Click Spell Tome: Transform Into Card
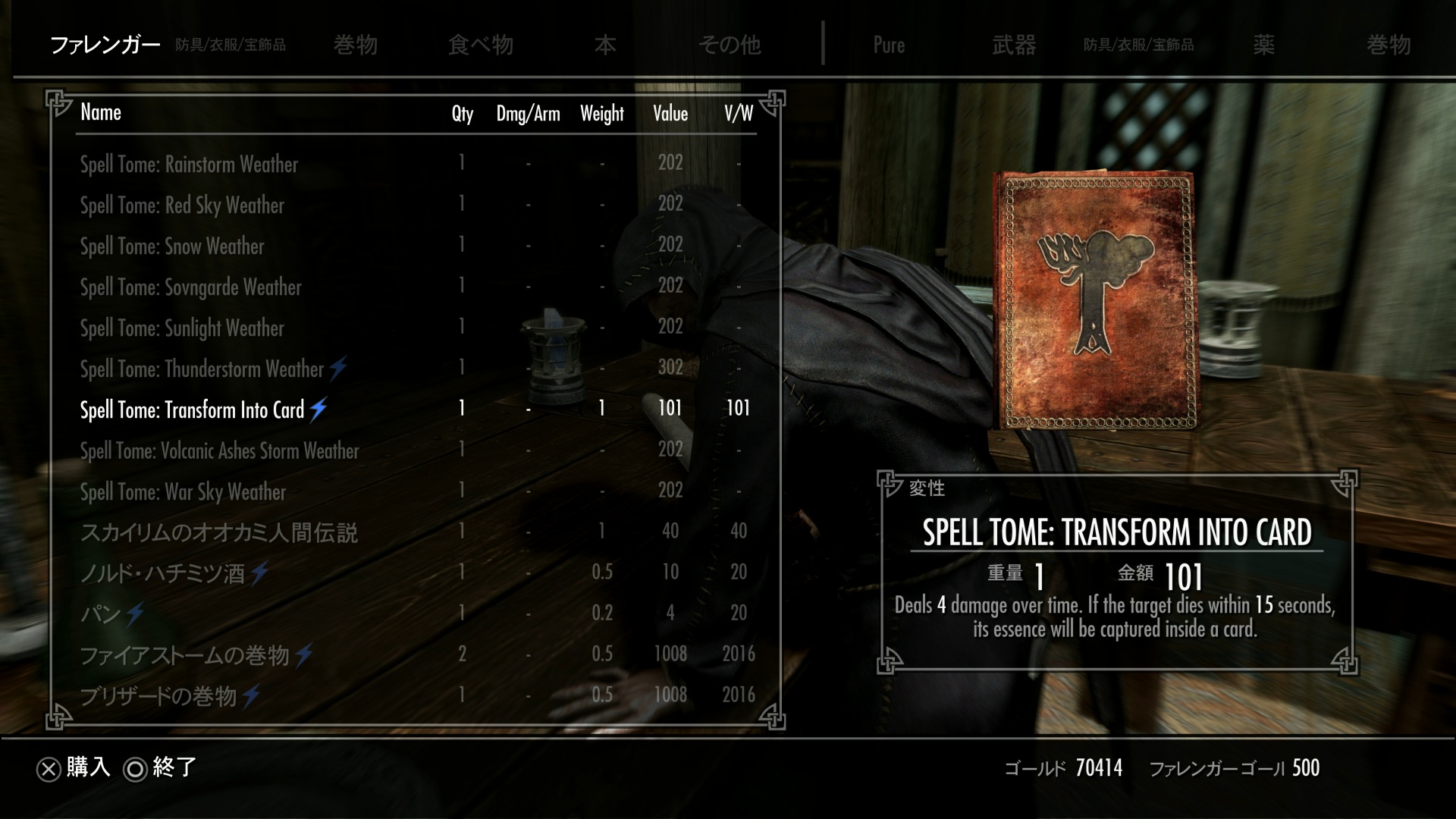1456x819 pixels. coord(192,410)
